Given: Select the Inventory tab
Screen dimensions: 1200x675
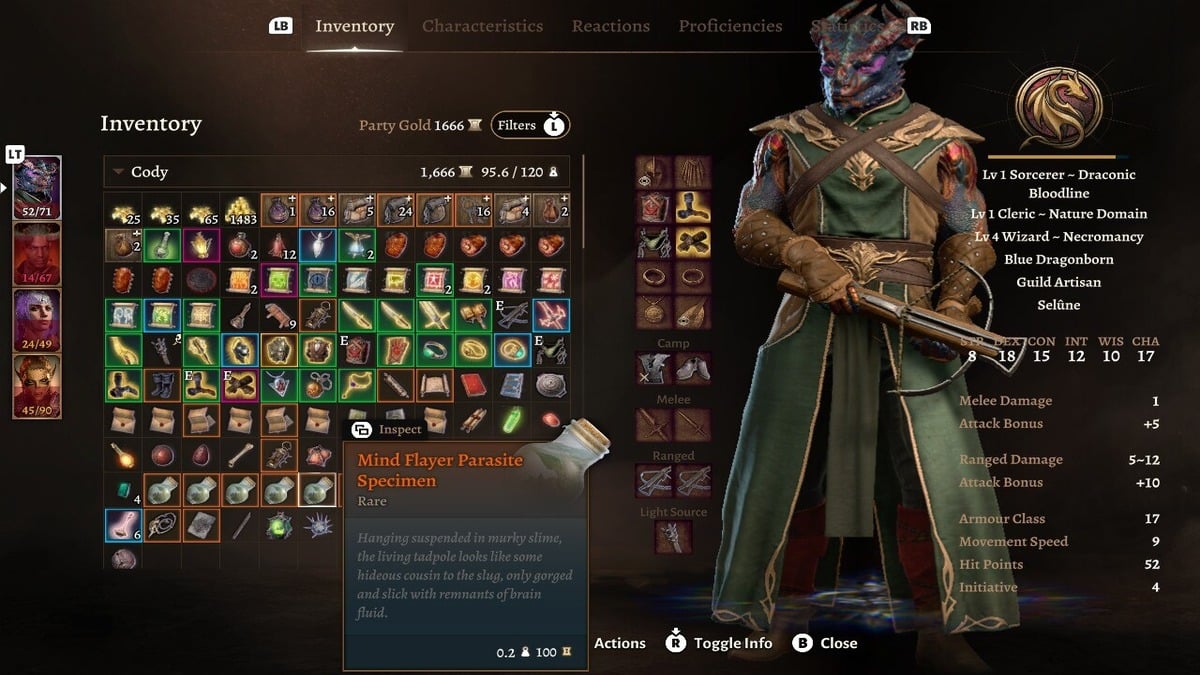Looking at the screenshot, I should coord(354,26).
